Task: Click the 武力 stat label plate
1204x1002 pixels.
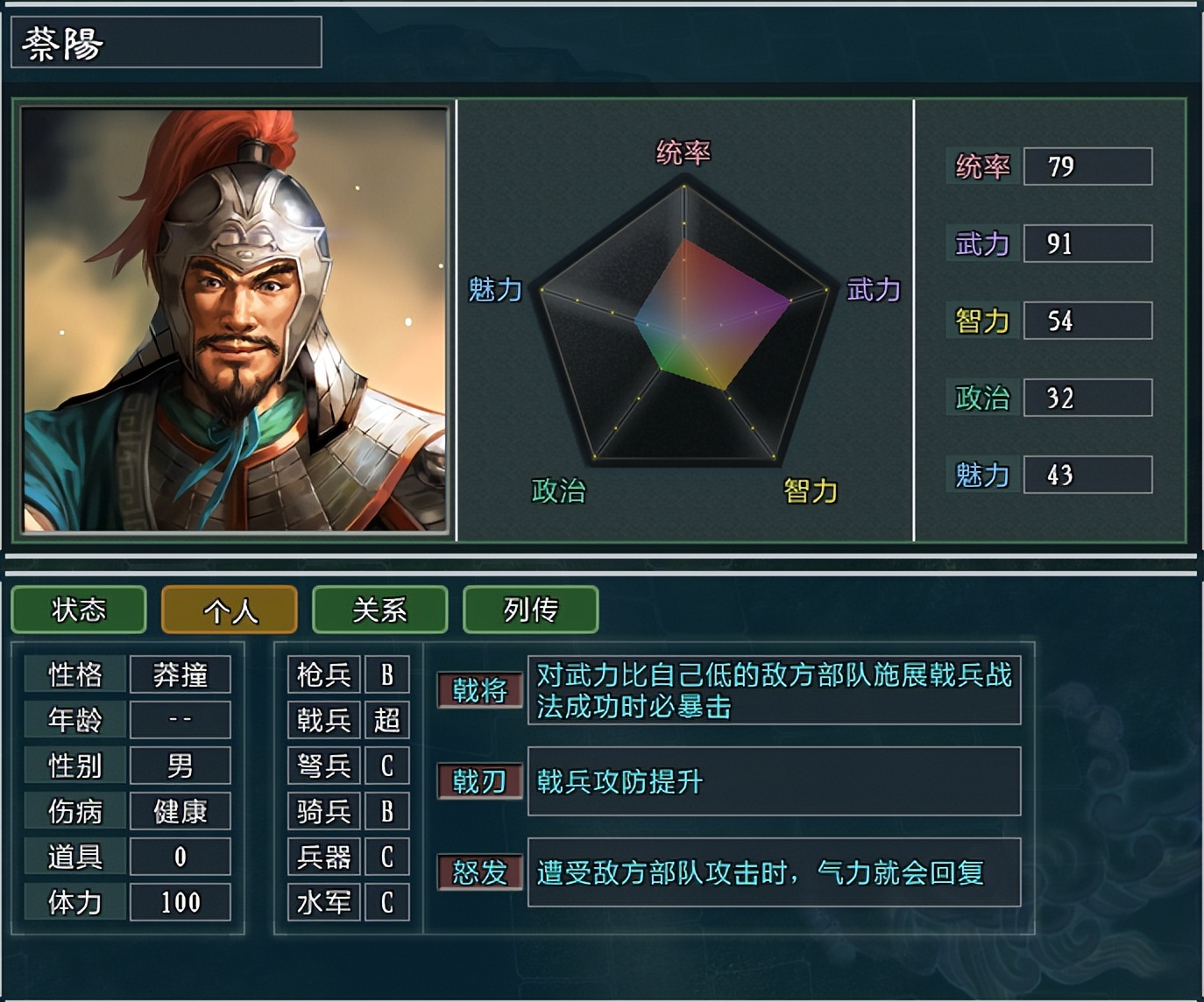Action: point(983,243)
